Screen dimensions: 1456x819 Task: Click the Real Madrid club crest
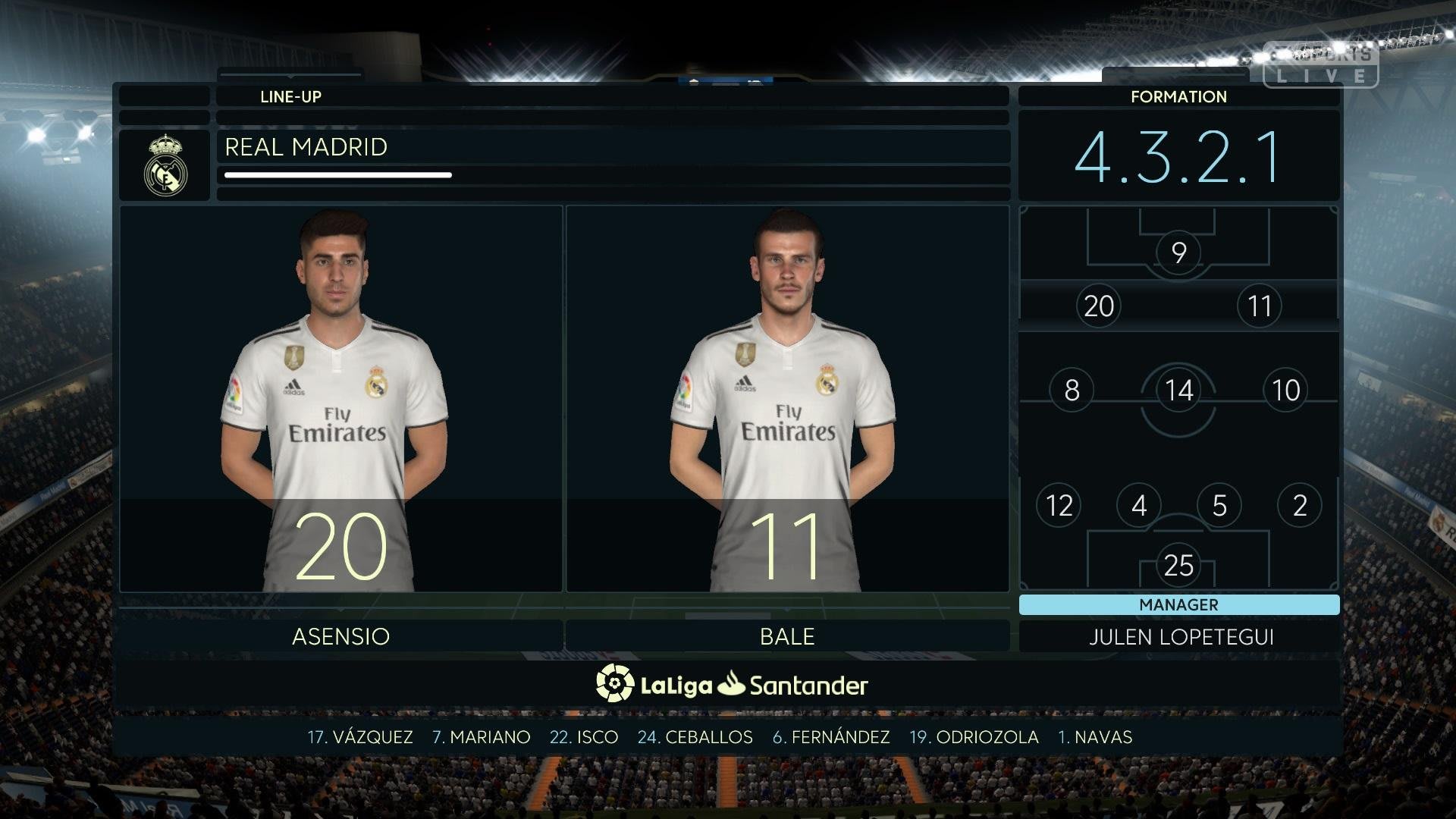pos(165,165)
